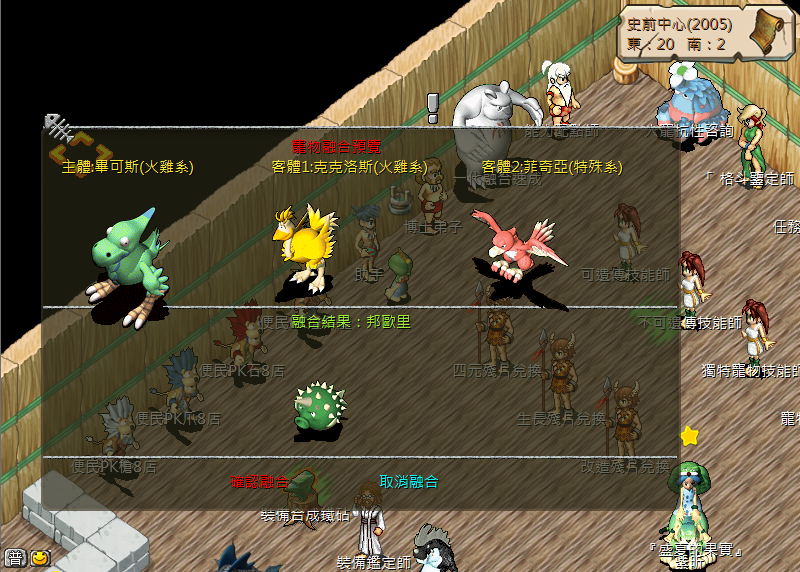Image resolution: width=800 pixels, height=572 pixels.
Task: Open the yellow smiley emoticon button
Action: [40, 558]
